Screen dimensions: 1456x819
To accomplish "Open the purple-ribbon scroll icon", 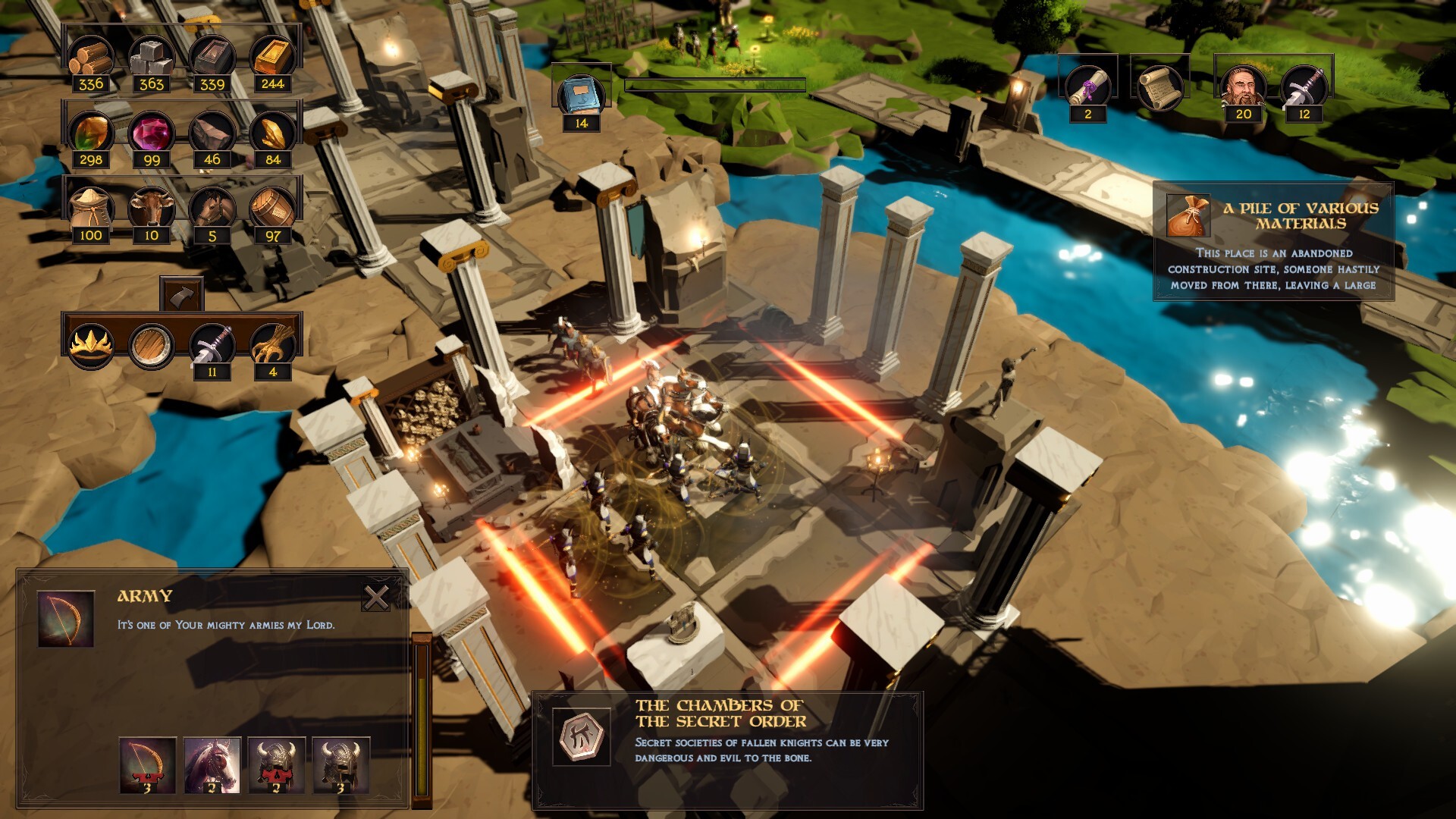I will coord(1087,86).
